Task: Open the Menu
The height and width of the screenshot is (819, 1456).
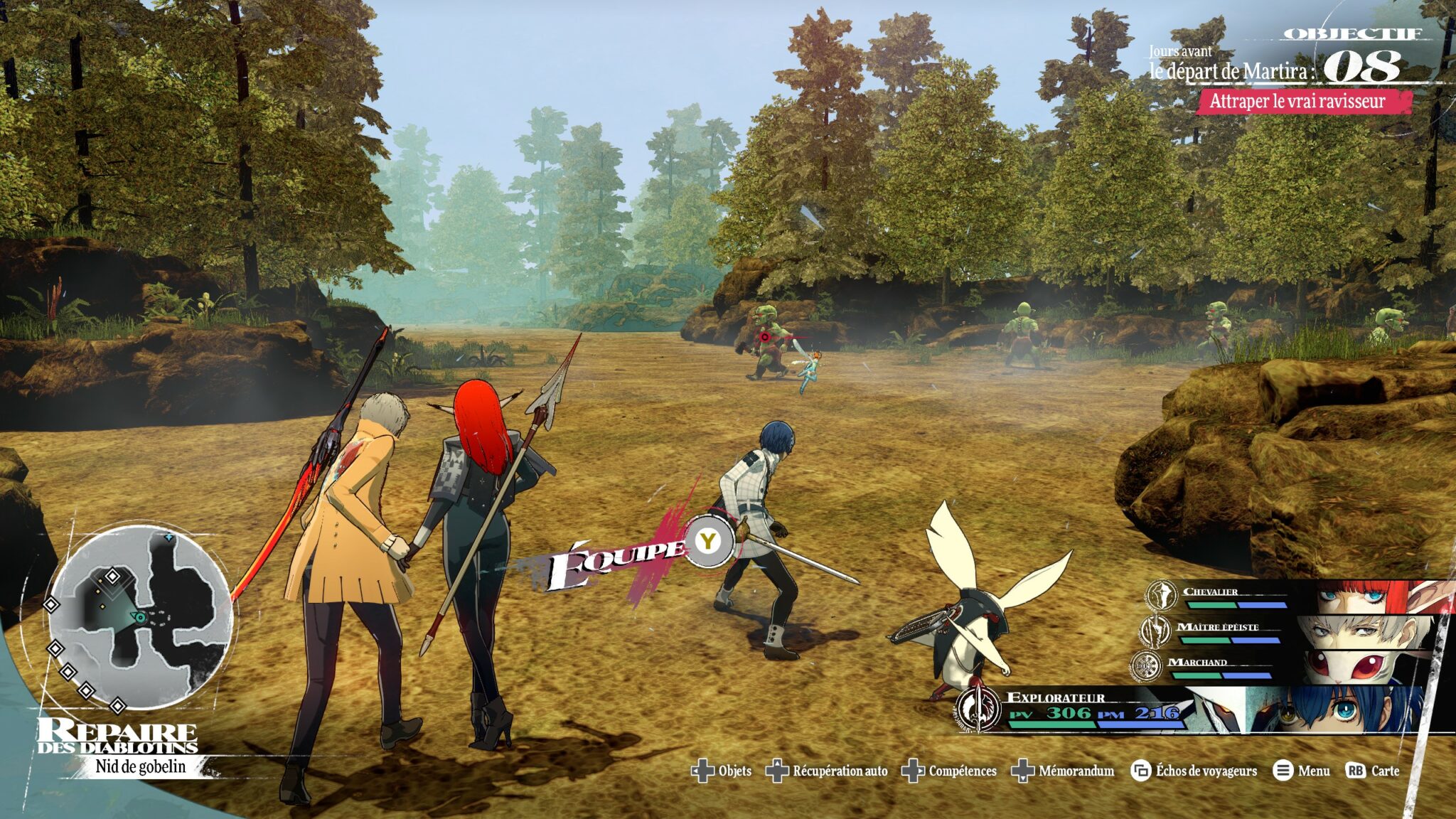Action: click(1302, 771)
